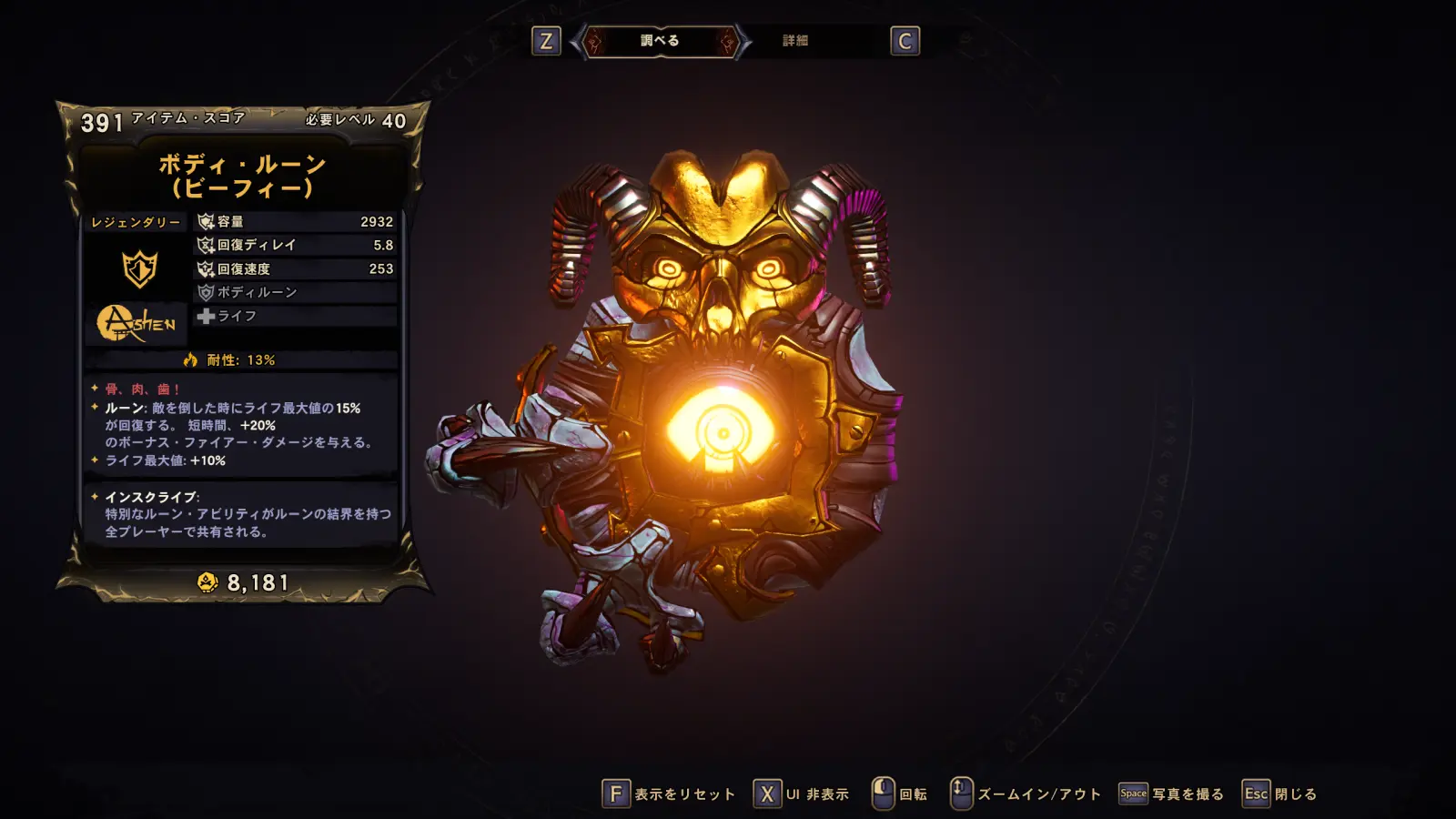Select the 調べる tab
The image size is (1456, 819).
(x=660, y=41)
